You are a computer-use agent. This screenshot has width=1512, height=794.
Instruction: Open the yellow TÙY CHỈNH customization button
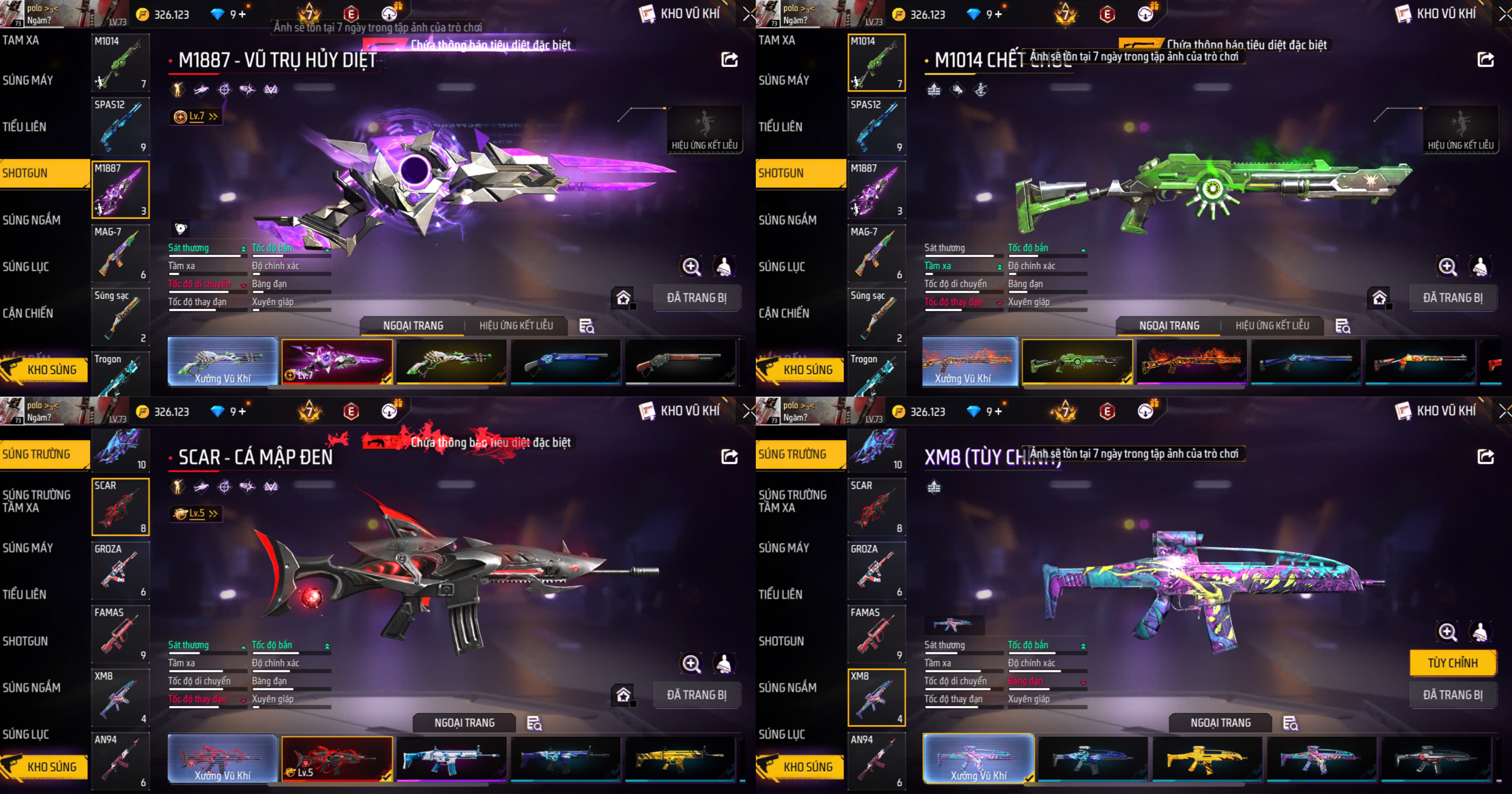pos(1452,663)
